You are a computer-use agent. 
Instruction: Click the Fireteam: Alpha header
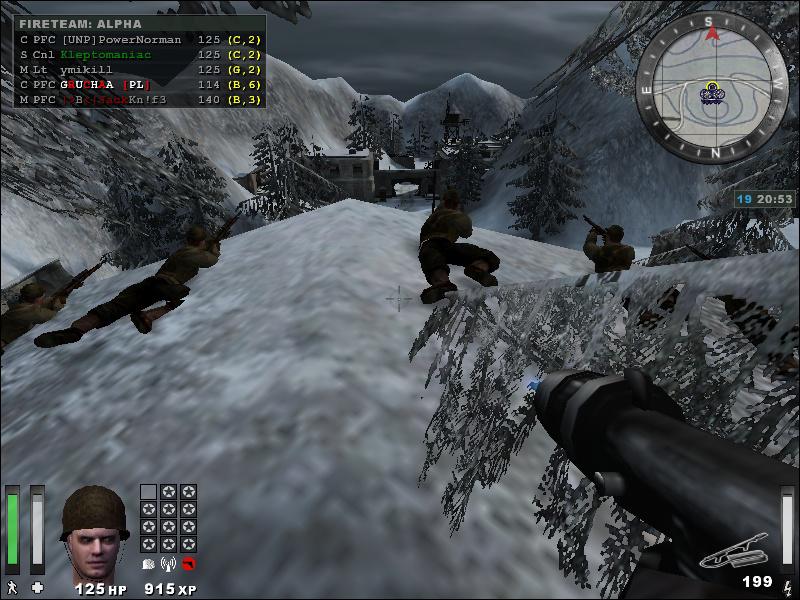(80, 23)
